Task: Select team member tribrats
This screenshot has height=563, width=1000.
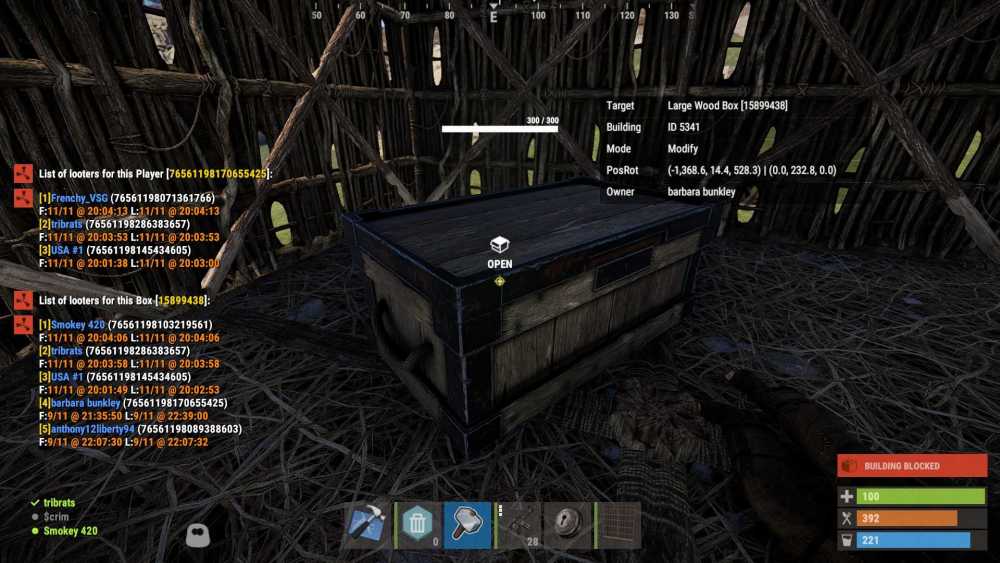Action: tap(59, 502)
